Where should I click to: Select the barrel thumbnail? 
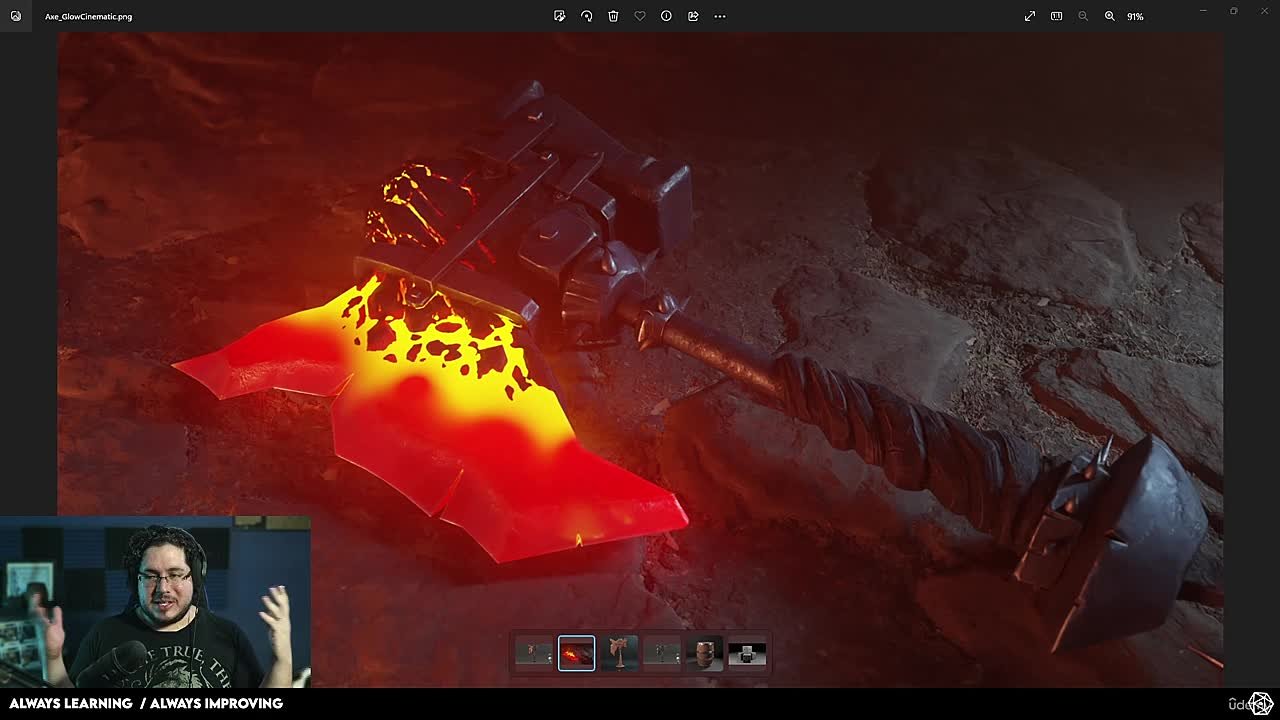coord(705,652)
